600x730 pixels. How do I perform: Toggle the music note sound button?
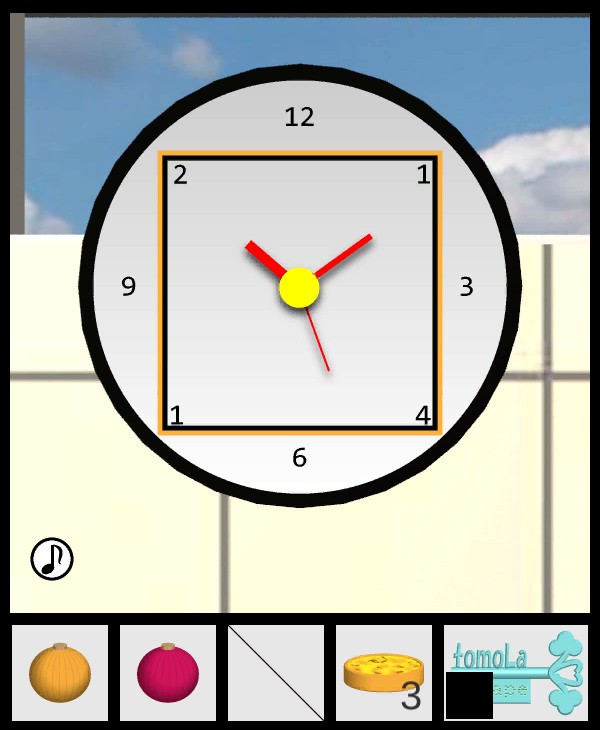pos(52,558)
